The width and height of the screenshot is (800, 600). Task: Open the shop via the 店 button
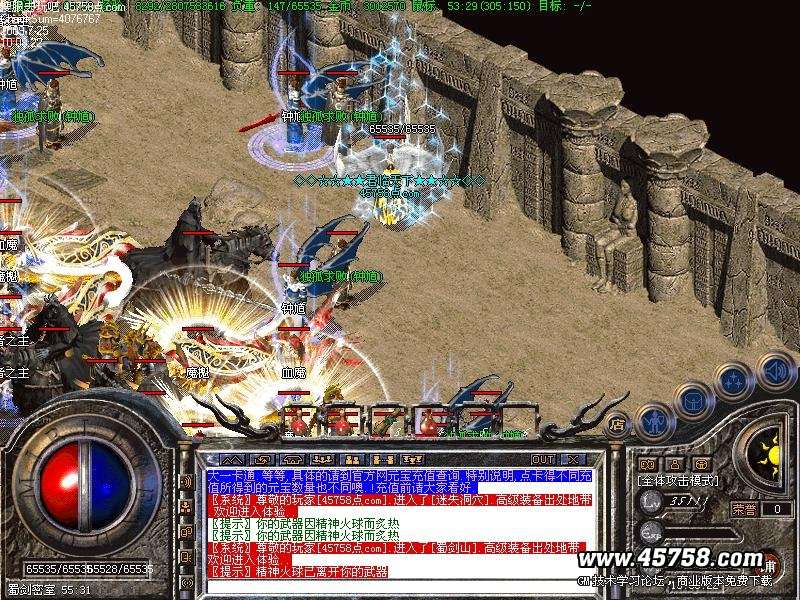click(617, 422)
